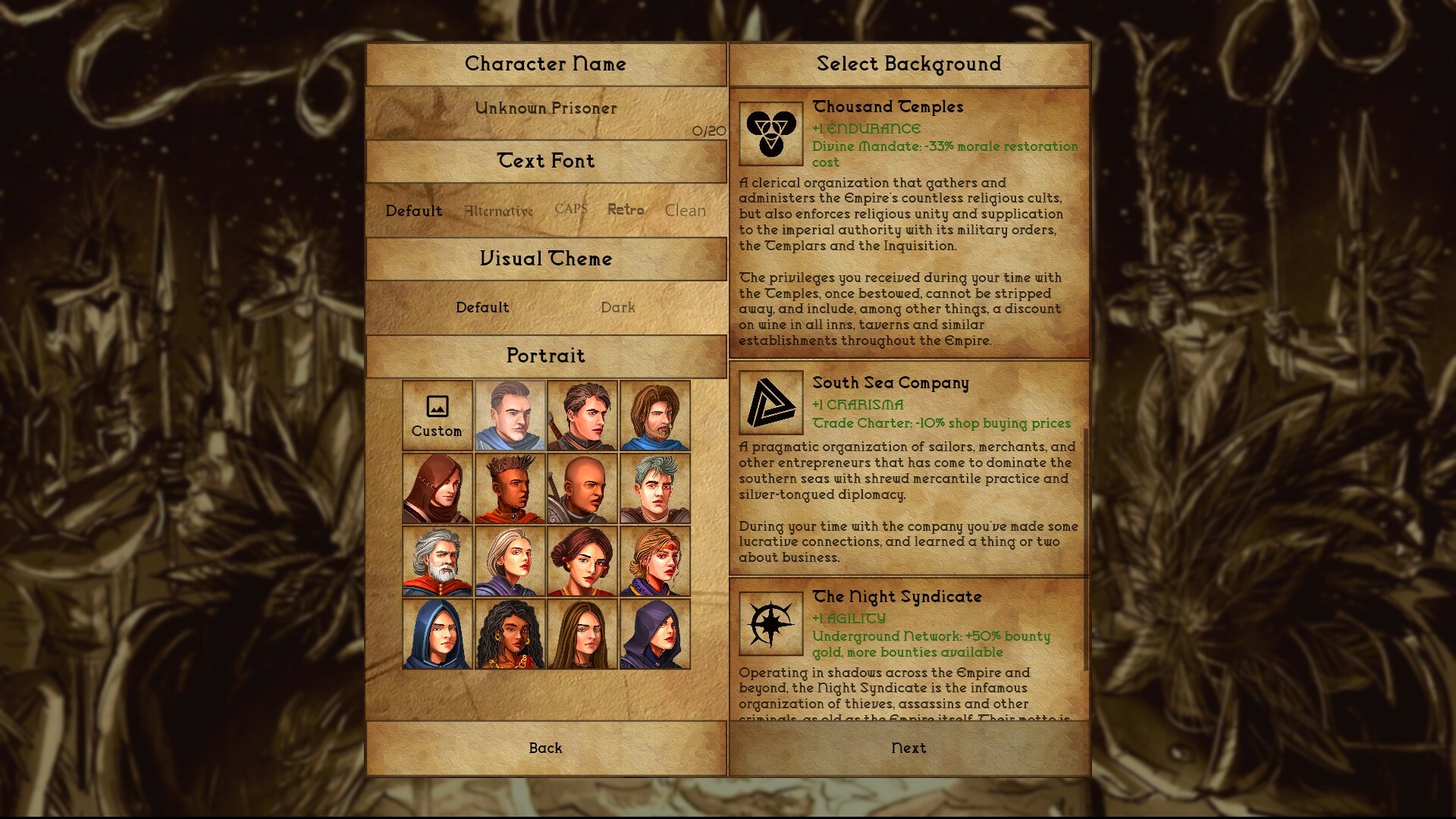The image size is (1456, 819).
Task: Select the Retro text font
Action: (626, 210)
